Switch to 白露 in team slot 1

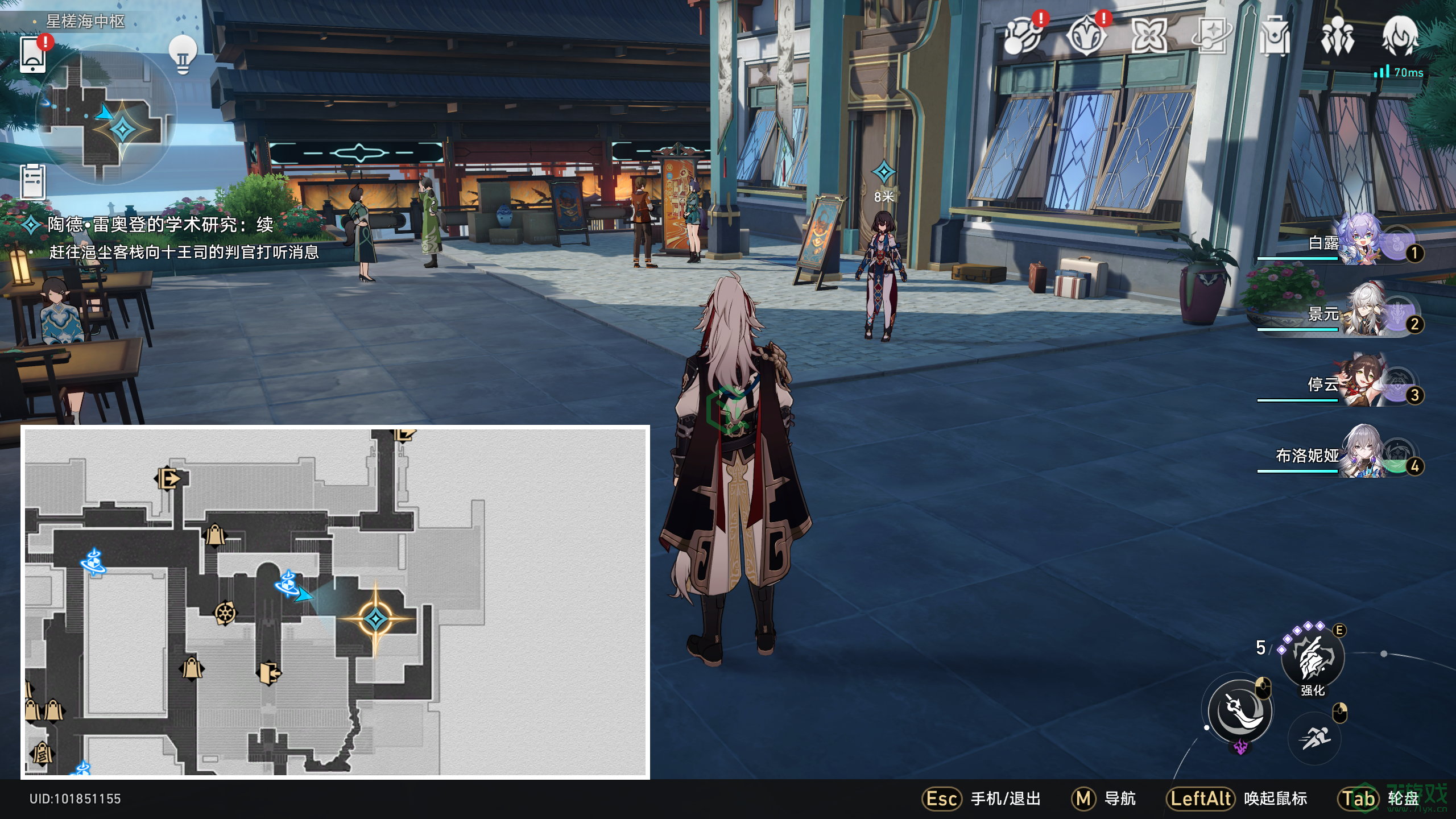[x=1359, y=242]
